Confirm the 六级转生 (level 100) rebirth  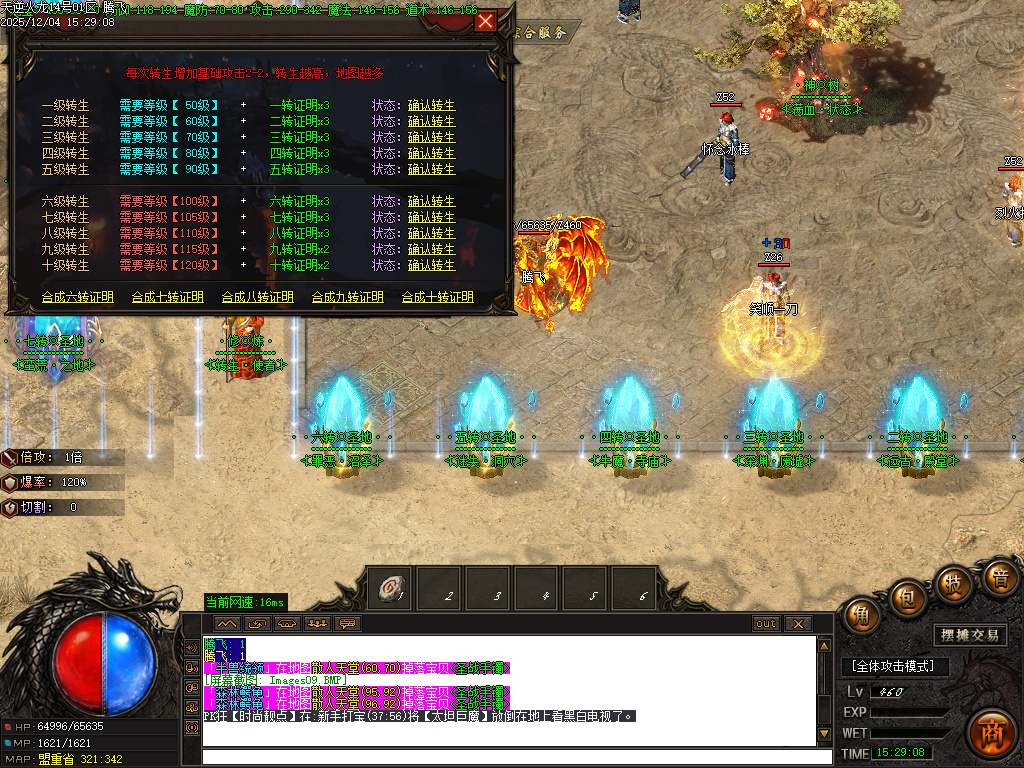(x=431, y=202)
